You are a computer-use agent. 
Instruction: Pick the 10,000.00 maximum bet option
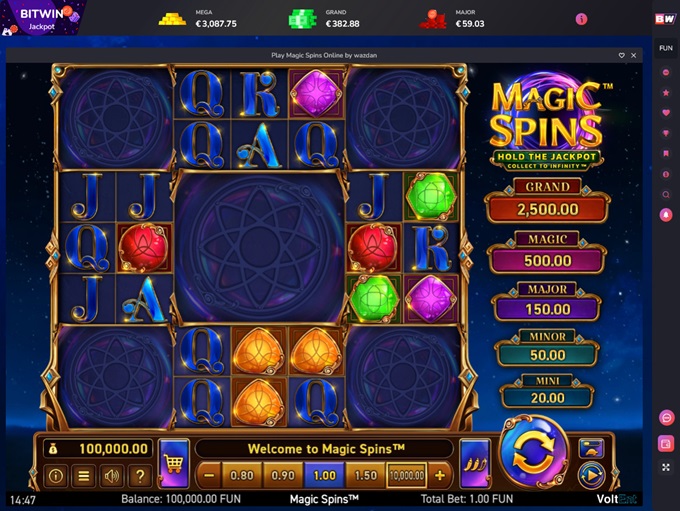click(407, 476)
